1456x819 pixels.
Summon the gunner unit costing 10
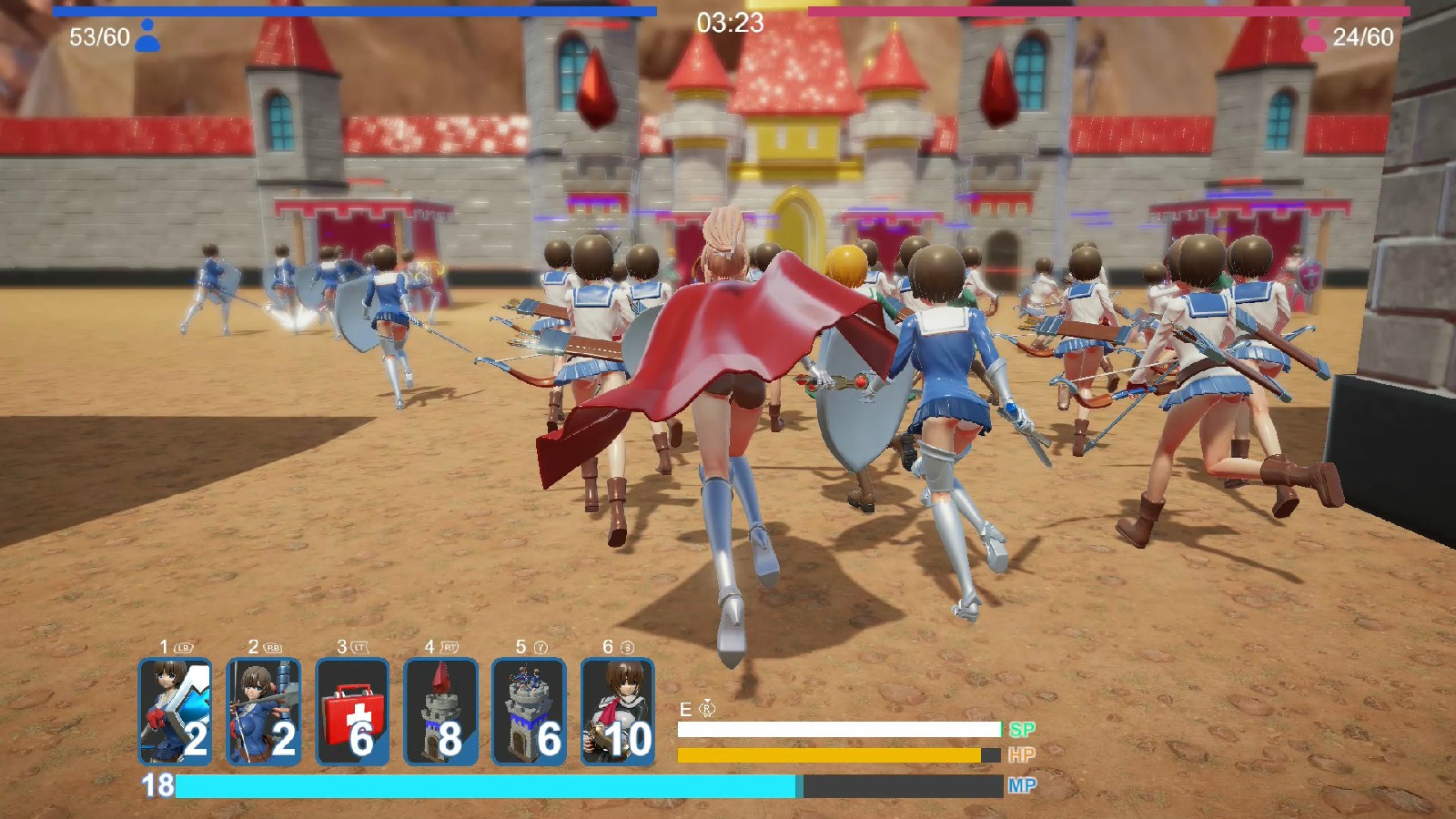point(617,712)
